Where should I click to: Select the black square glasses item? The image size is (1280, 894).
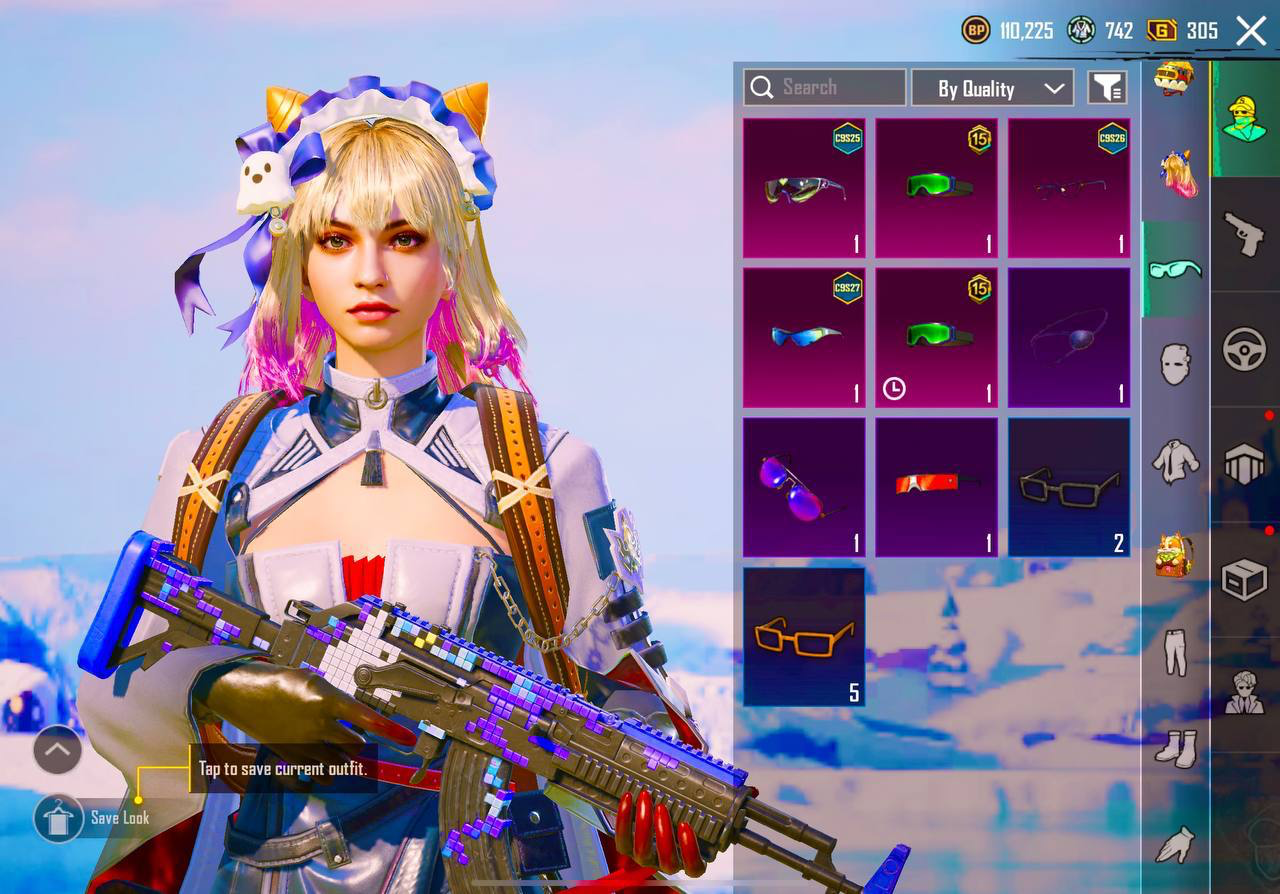(x=1069, y=487)
